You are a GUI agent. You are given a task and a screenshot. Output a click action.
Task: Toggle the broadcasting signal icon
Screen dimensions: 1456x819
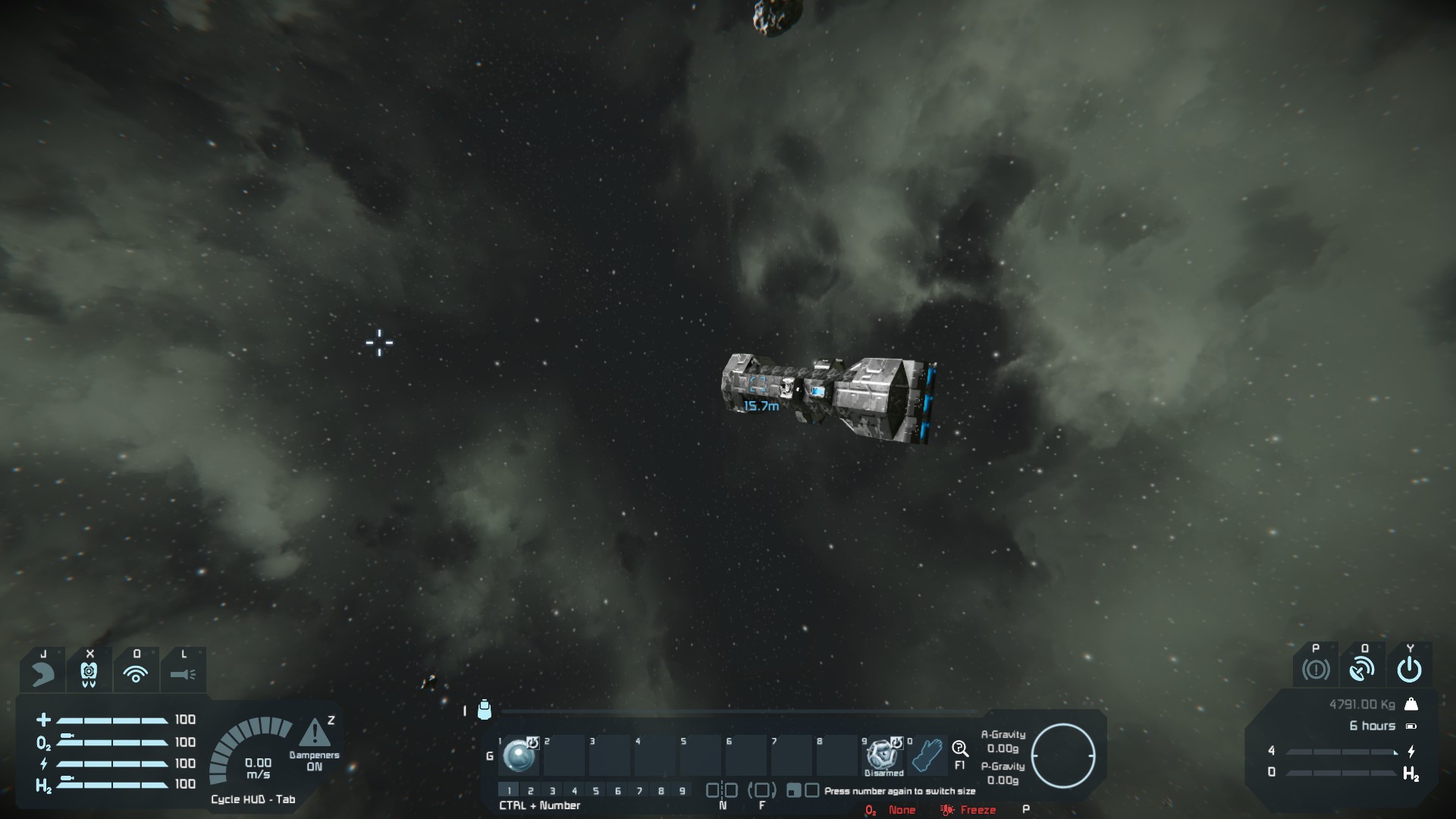(x=136, y=673)
